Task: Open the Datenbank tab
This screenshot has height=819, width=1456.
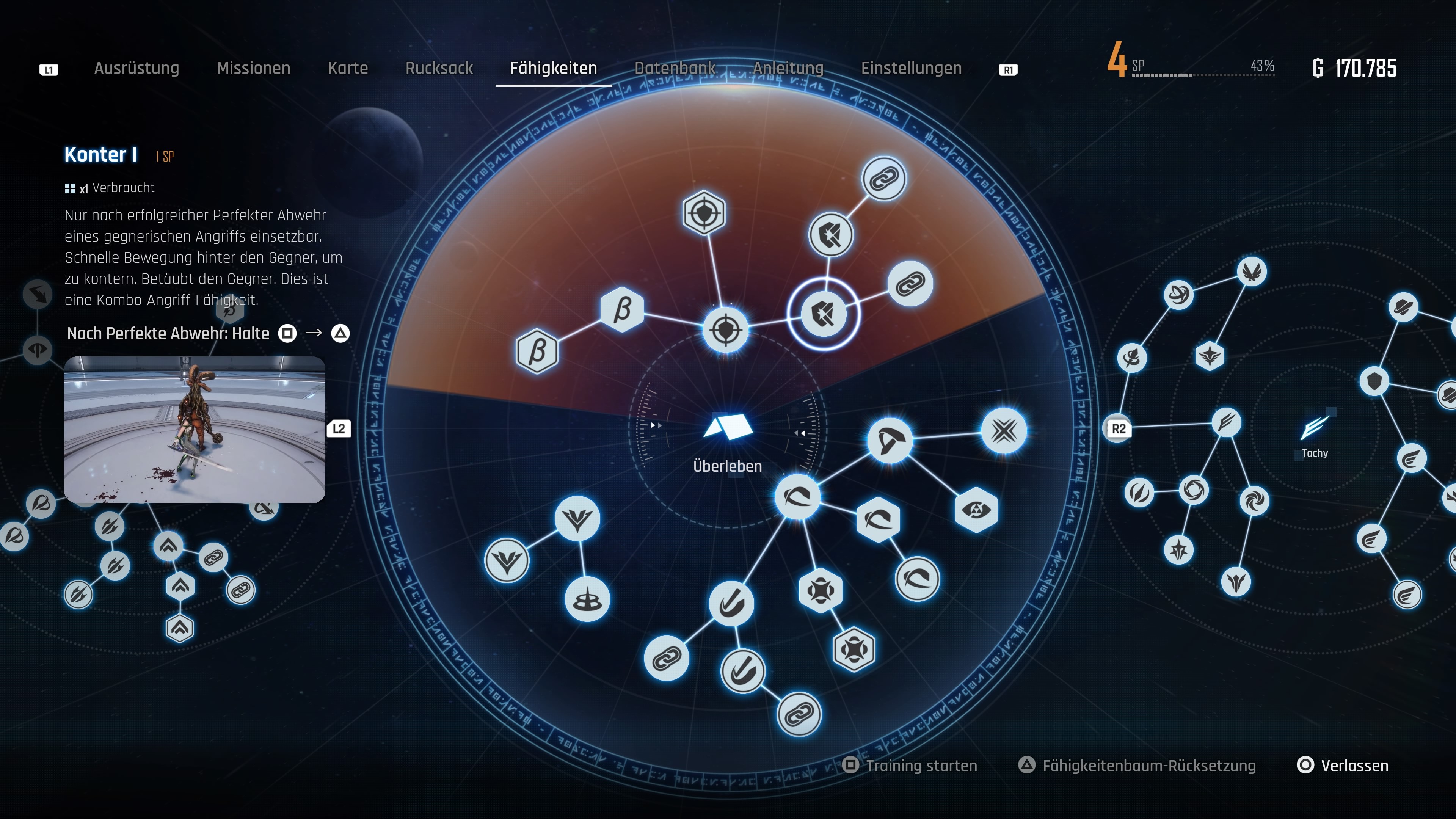Action: pos(675,68)
